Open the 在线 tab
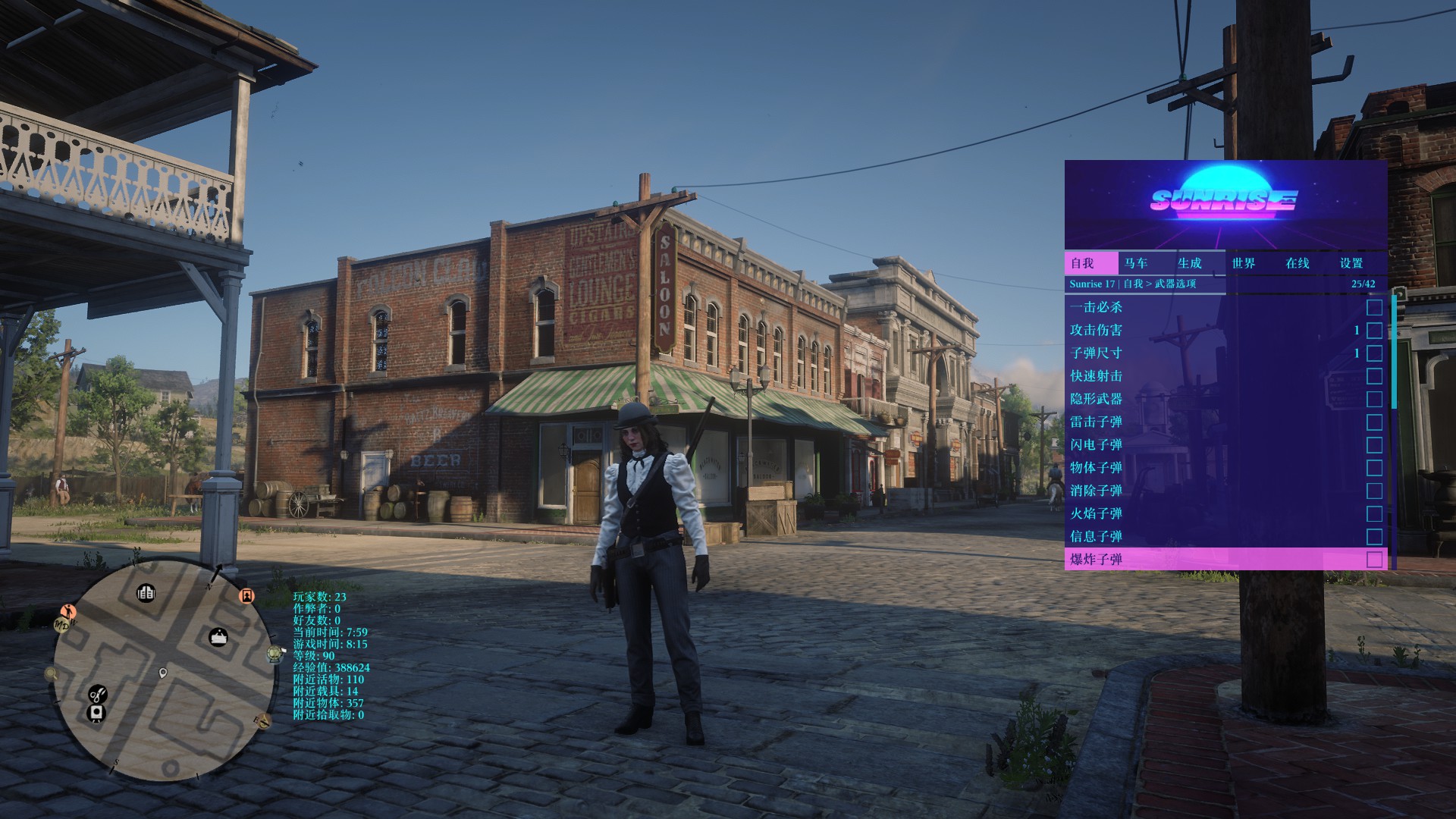 pyautogui.click(x=1297, y=263)
